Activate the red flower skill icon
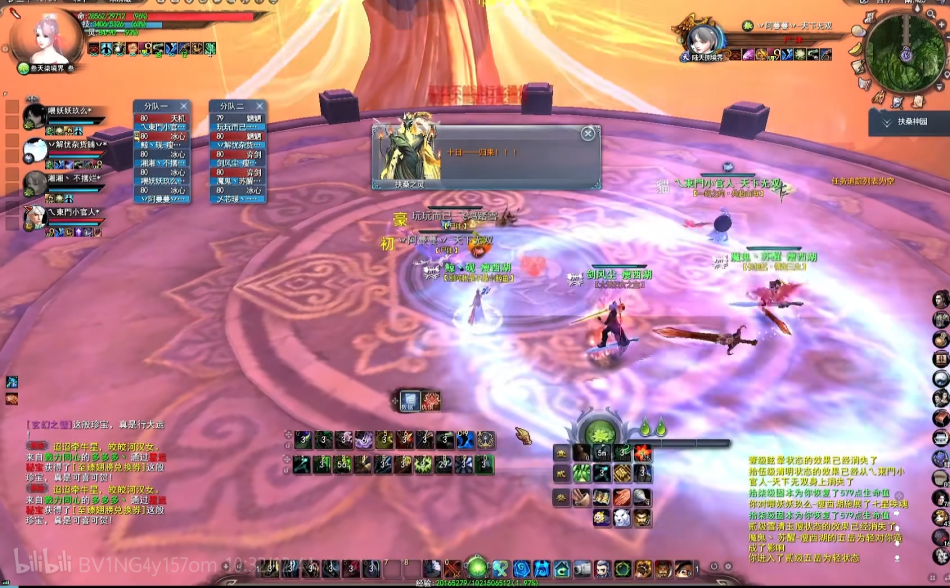 pyautogui.click(x=641, y=452)
